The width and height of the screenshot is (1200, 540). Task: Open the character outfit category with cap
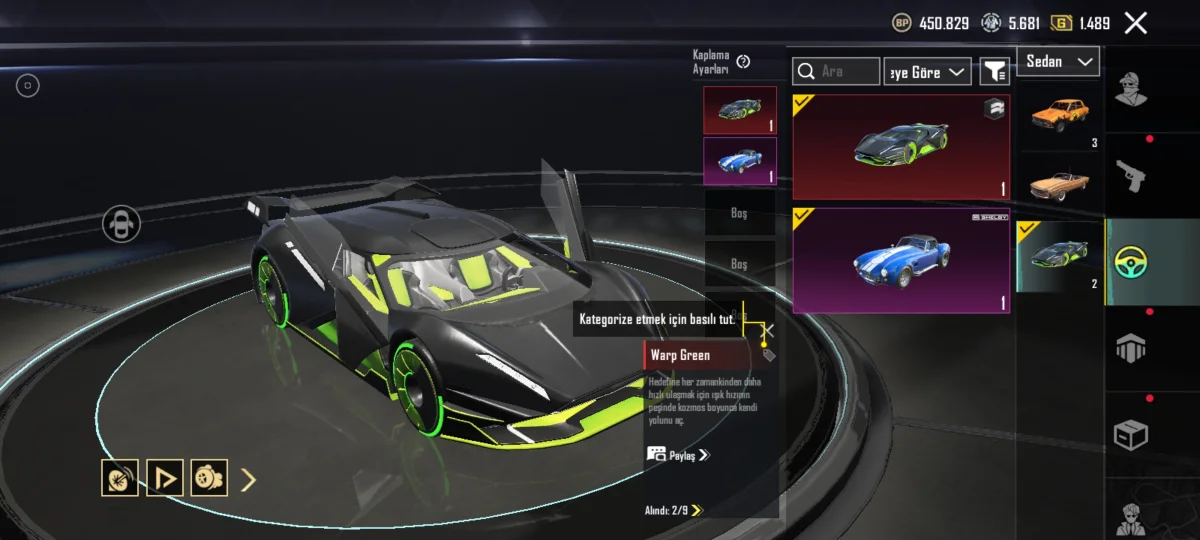click(1131, 89)
